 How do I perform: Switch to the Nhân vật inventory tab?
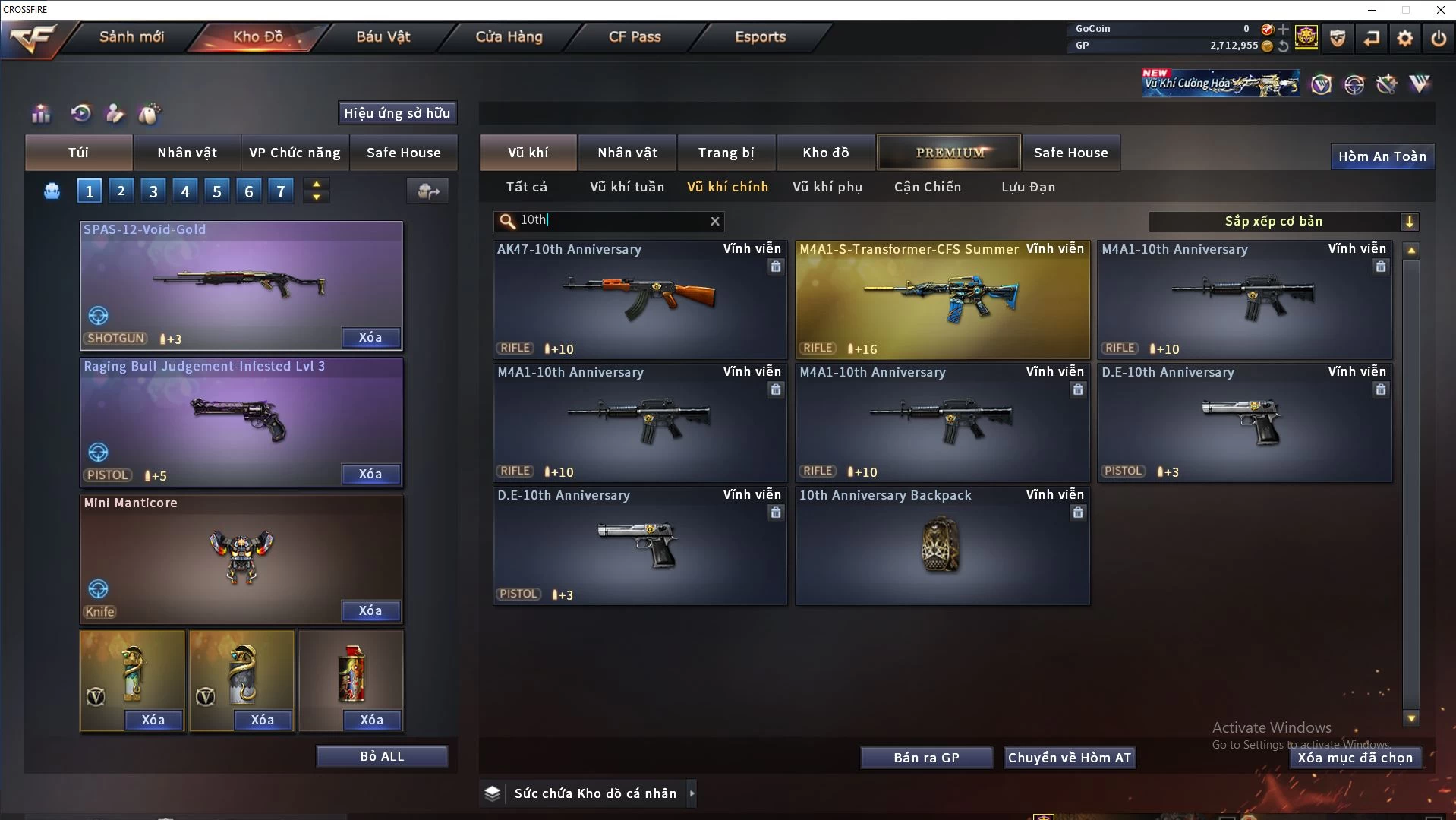[x=627, y=153]
